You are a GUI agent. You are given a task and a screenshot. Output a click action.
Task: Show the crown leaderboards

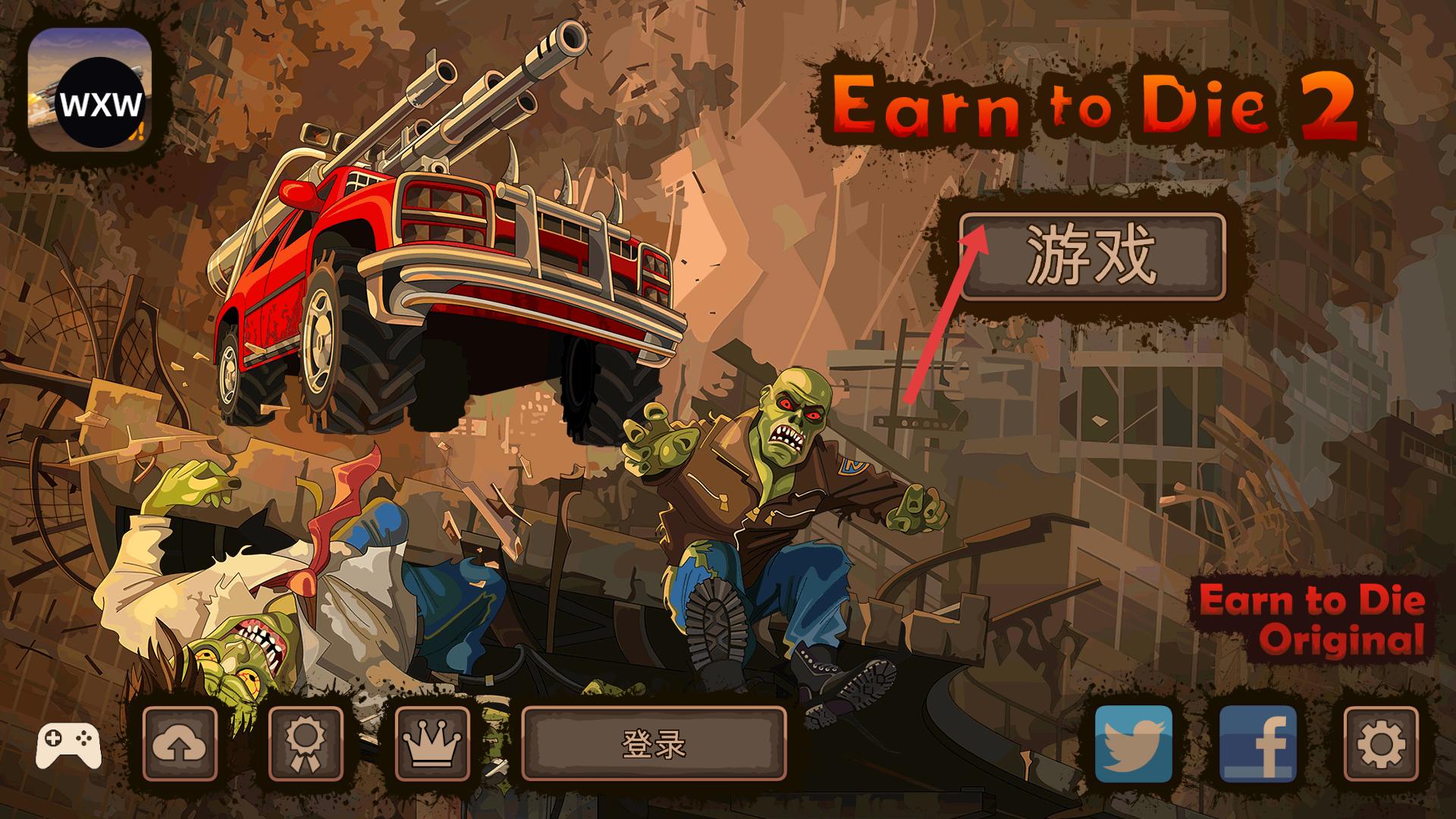[x=433, y=744]
